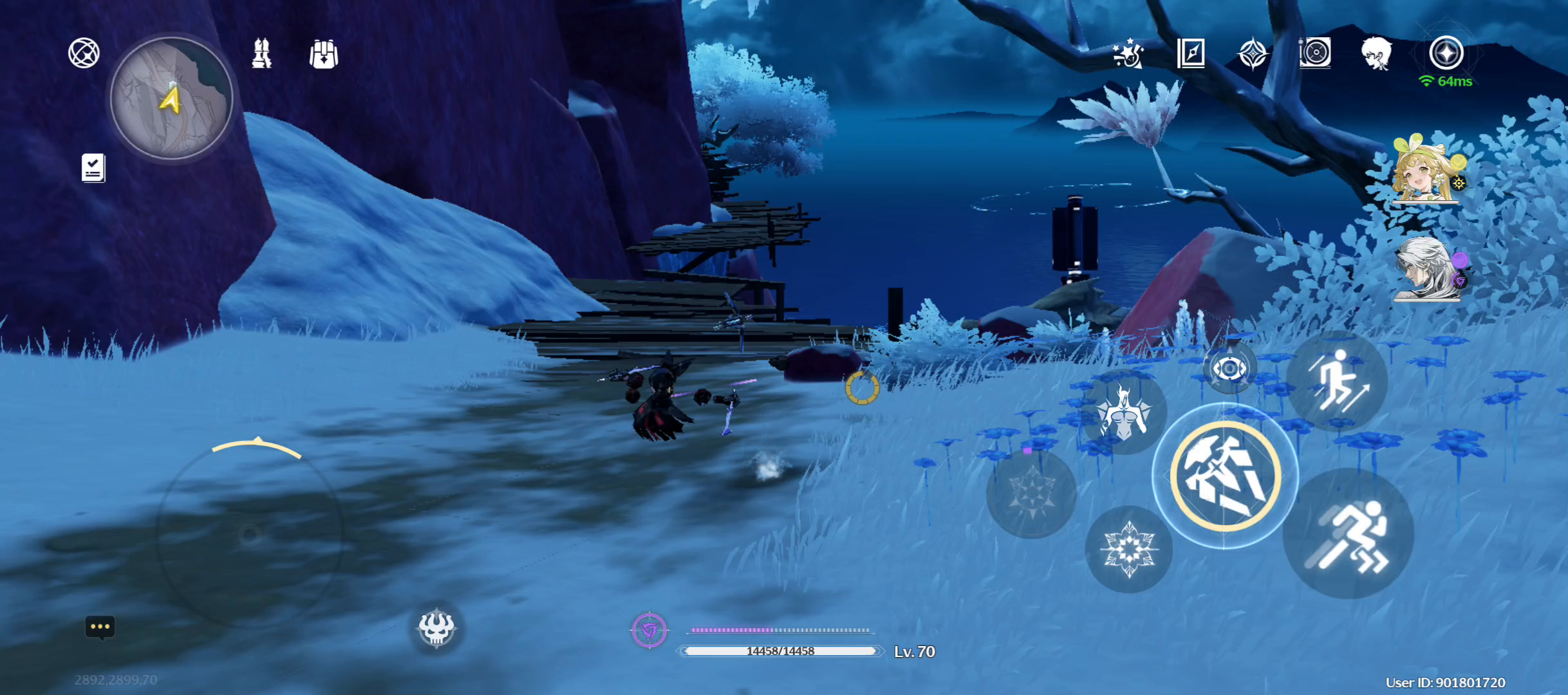
Task: Open the guidebook with compass icon
Action: point(1191,53)
